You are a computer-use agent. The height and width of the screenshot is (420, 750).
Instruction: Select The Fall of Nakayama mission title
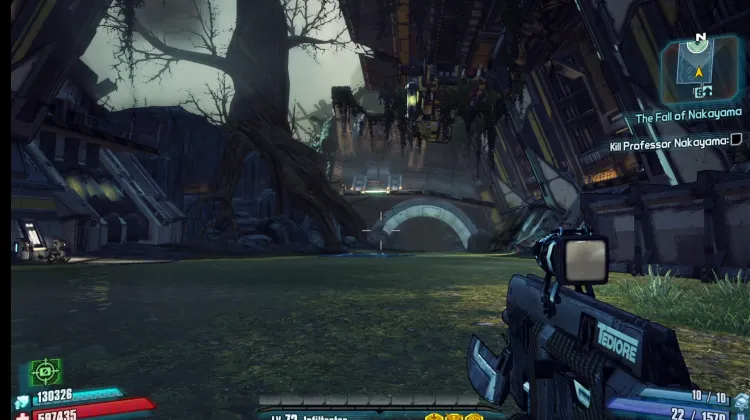click(688, 118)
